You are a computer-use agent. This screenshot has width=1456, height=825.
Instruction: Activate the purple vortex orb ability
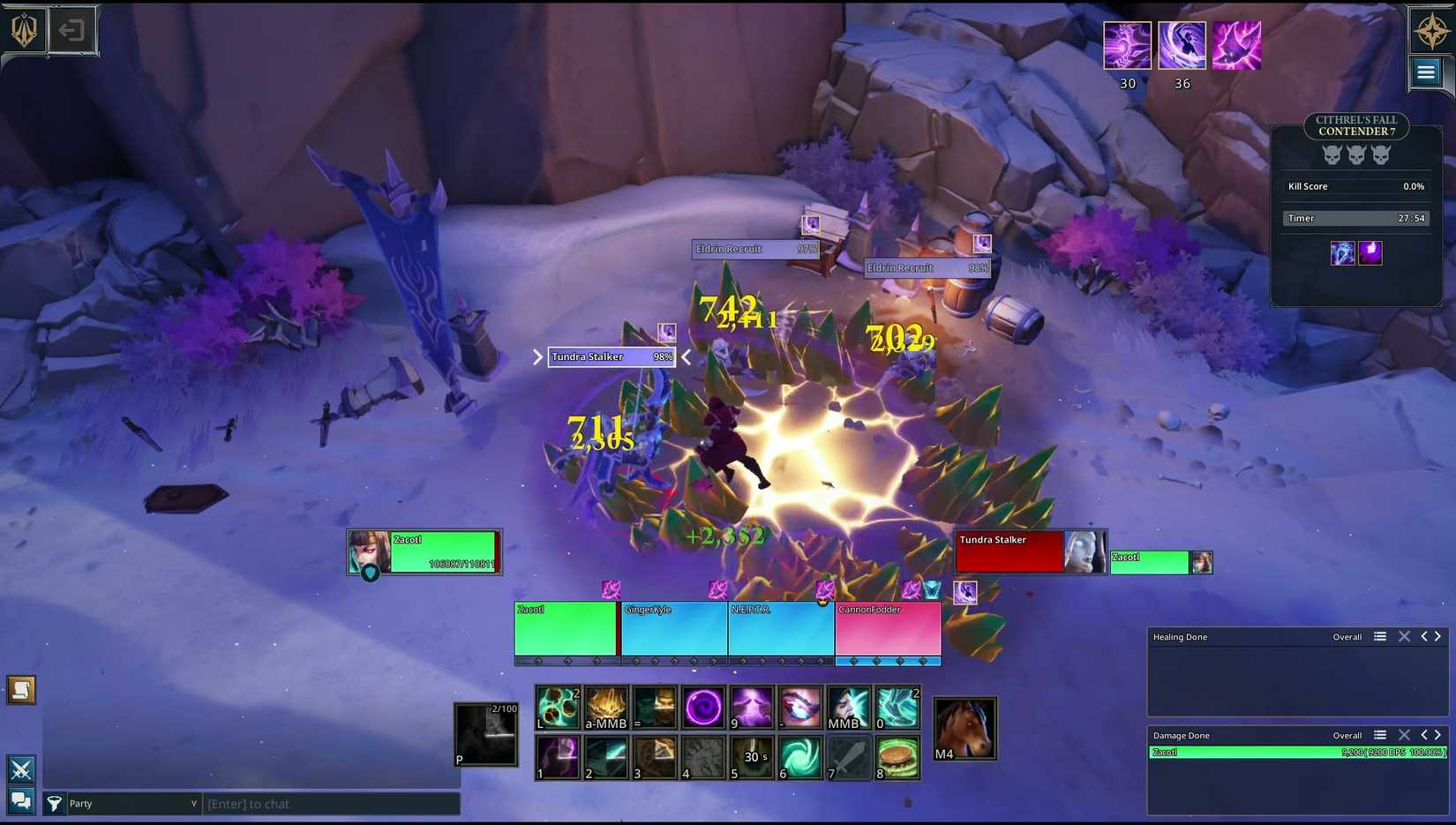703,708
